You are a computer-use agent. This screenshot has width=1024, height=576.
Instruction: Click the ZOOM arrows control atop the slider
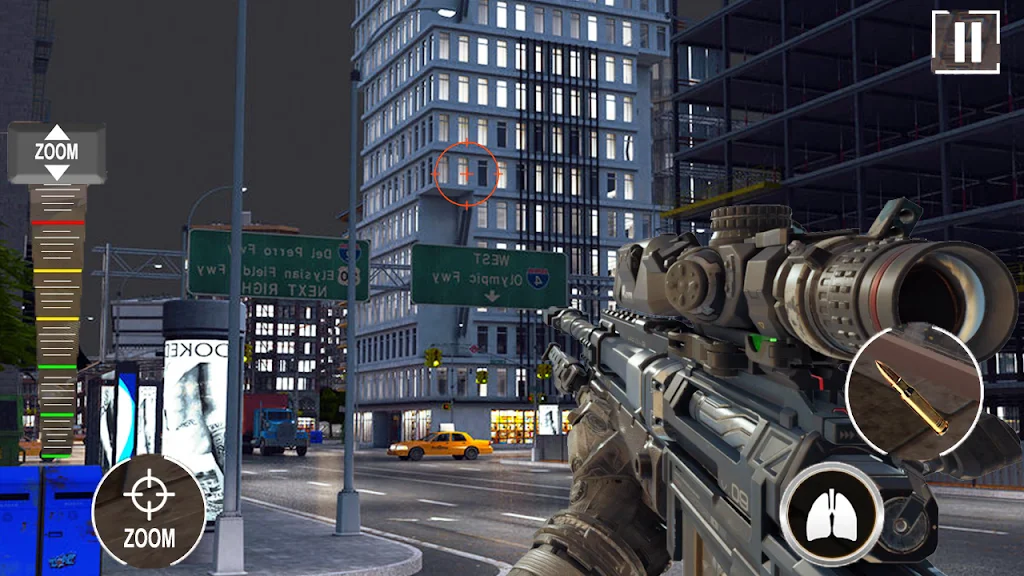[56, 152]
